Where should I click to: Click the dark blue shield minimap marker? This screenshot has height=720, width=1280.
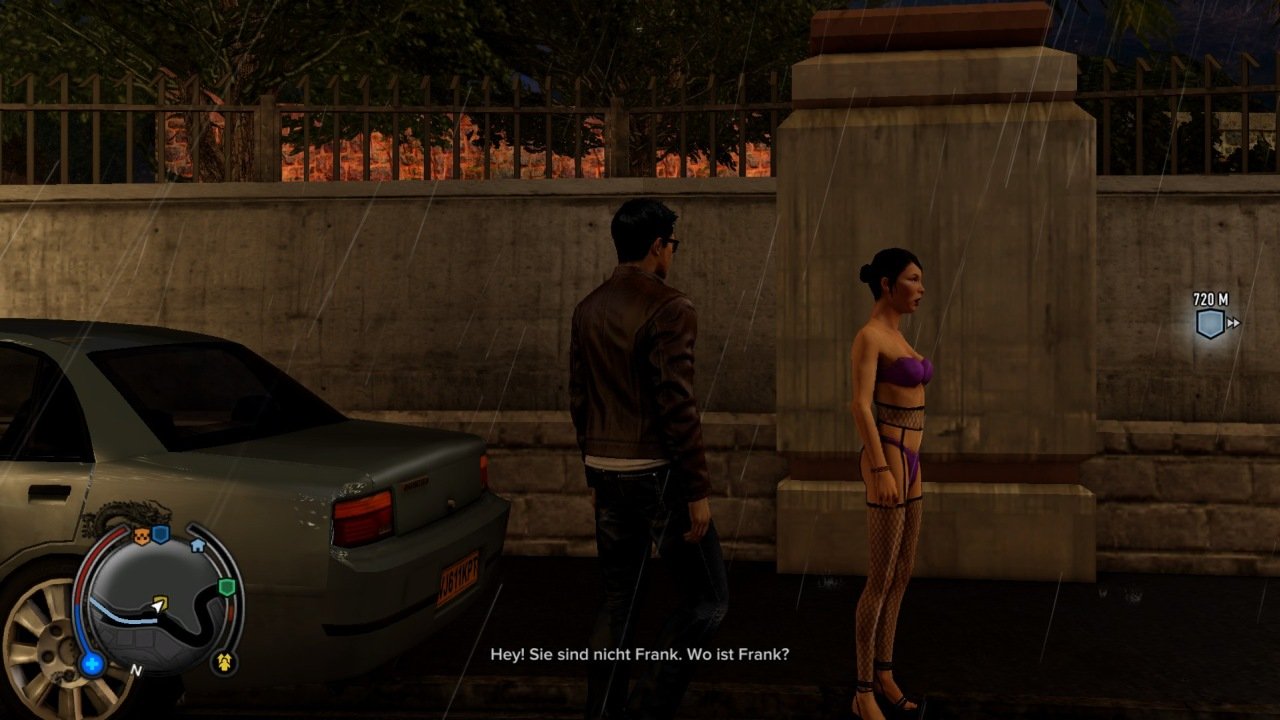point(160,535)
